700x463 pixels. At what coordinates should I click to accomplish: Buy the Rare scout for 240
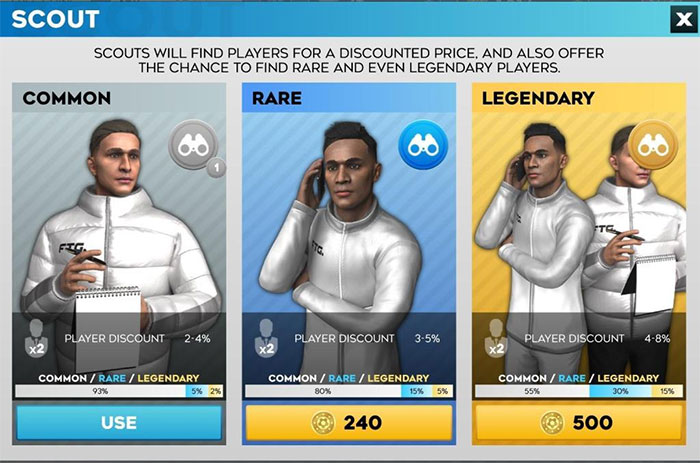[349, 423]
